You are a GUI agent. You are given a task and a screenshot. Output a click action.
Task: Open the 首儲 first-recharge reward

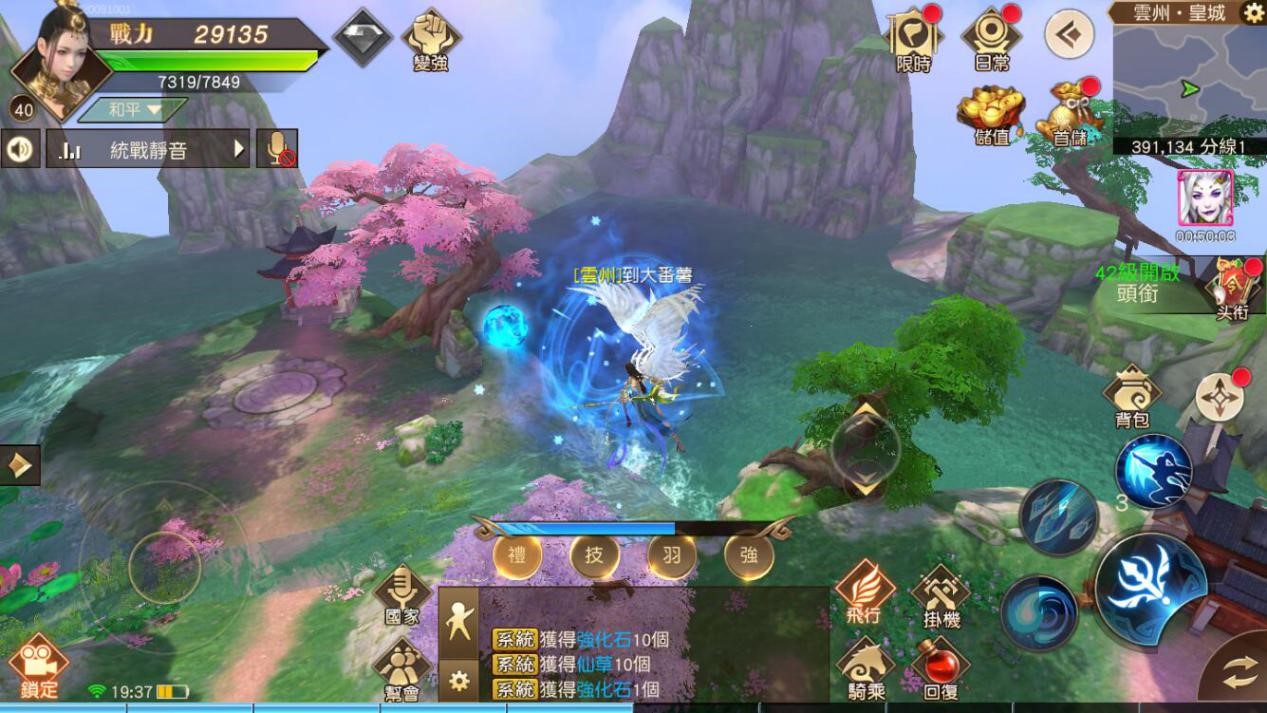click(x=1069, y=113)
